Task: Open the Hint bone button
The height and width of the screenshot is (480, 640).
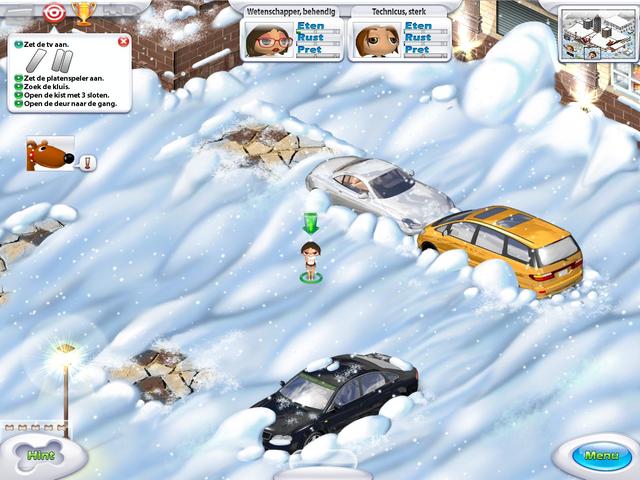Action: (x=41, y=455)
